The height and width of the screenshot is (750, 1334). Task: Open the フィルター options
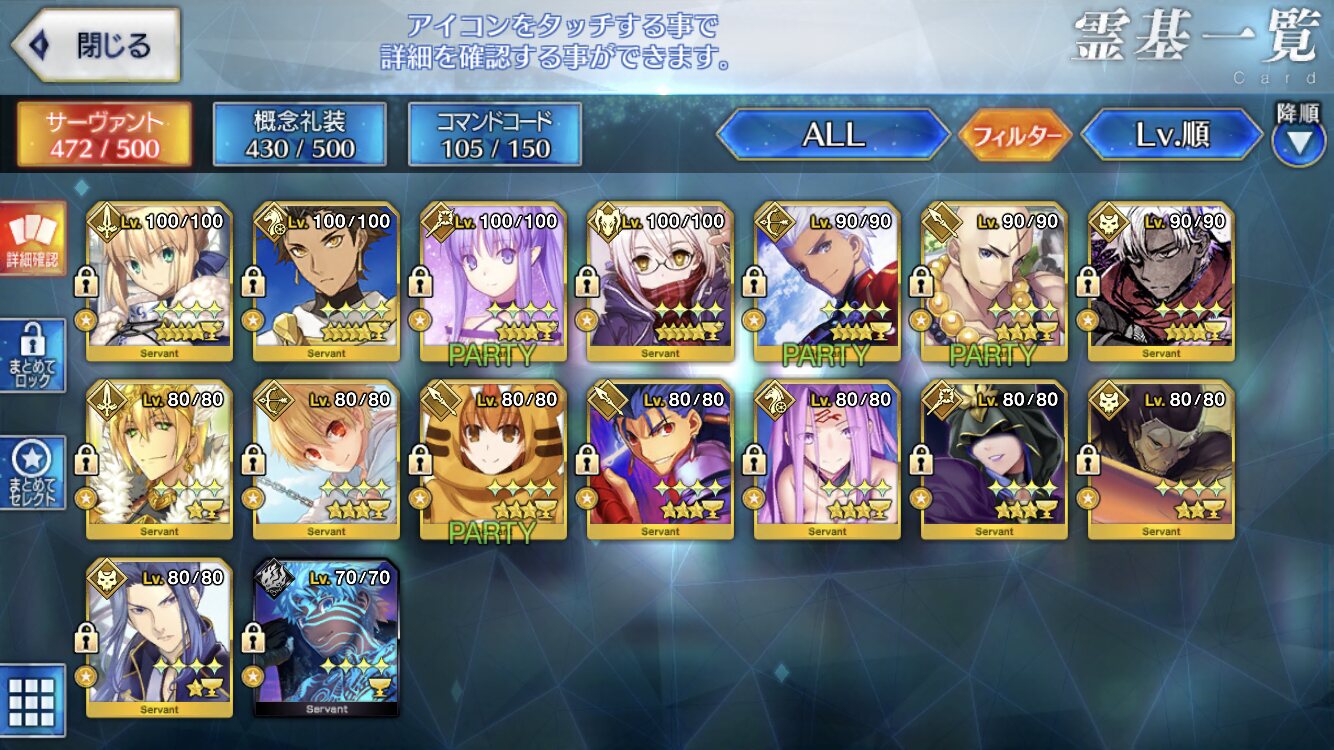1015,136
